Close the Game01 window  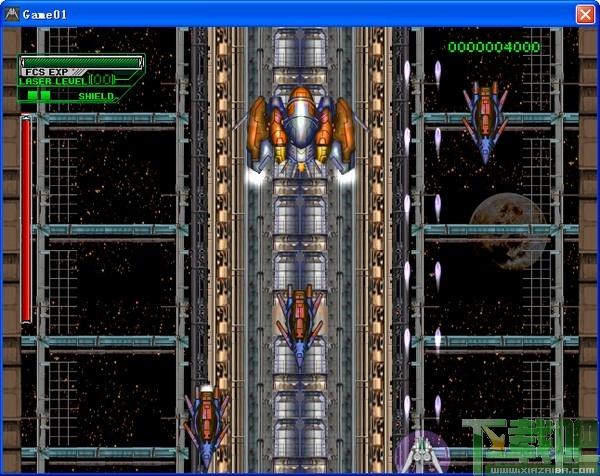(x=585, y=14)
